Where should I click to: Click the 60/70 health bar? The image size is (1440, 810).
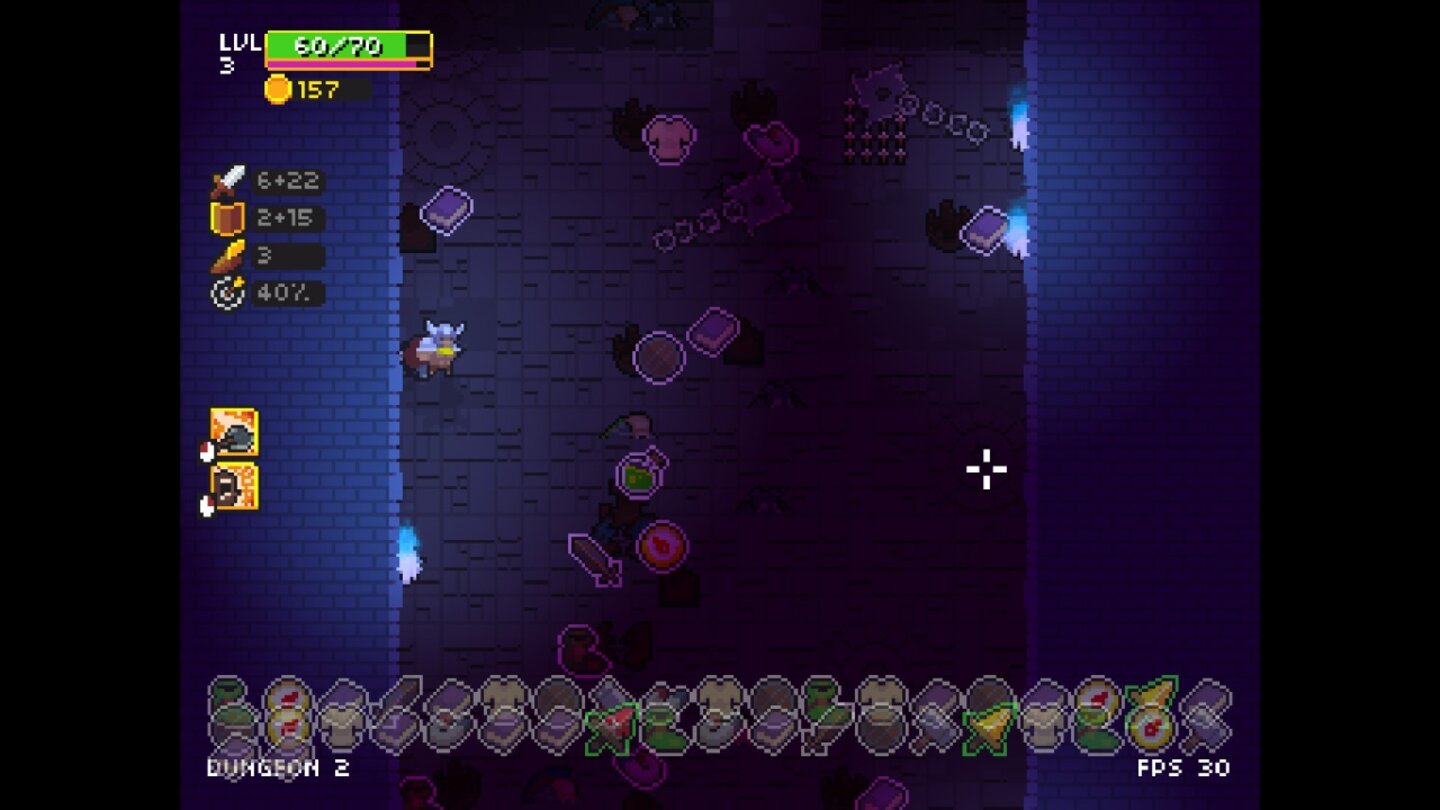345,45
